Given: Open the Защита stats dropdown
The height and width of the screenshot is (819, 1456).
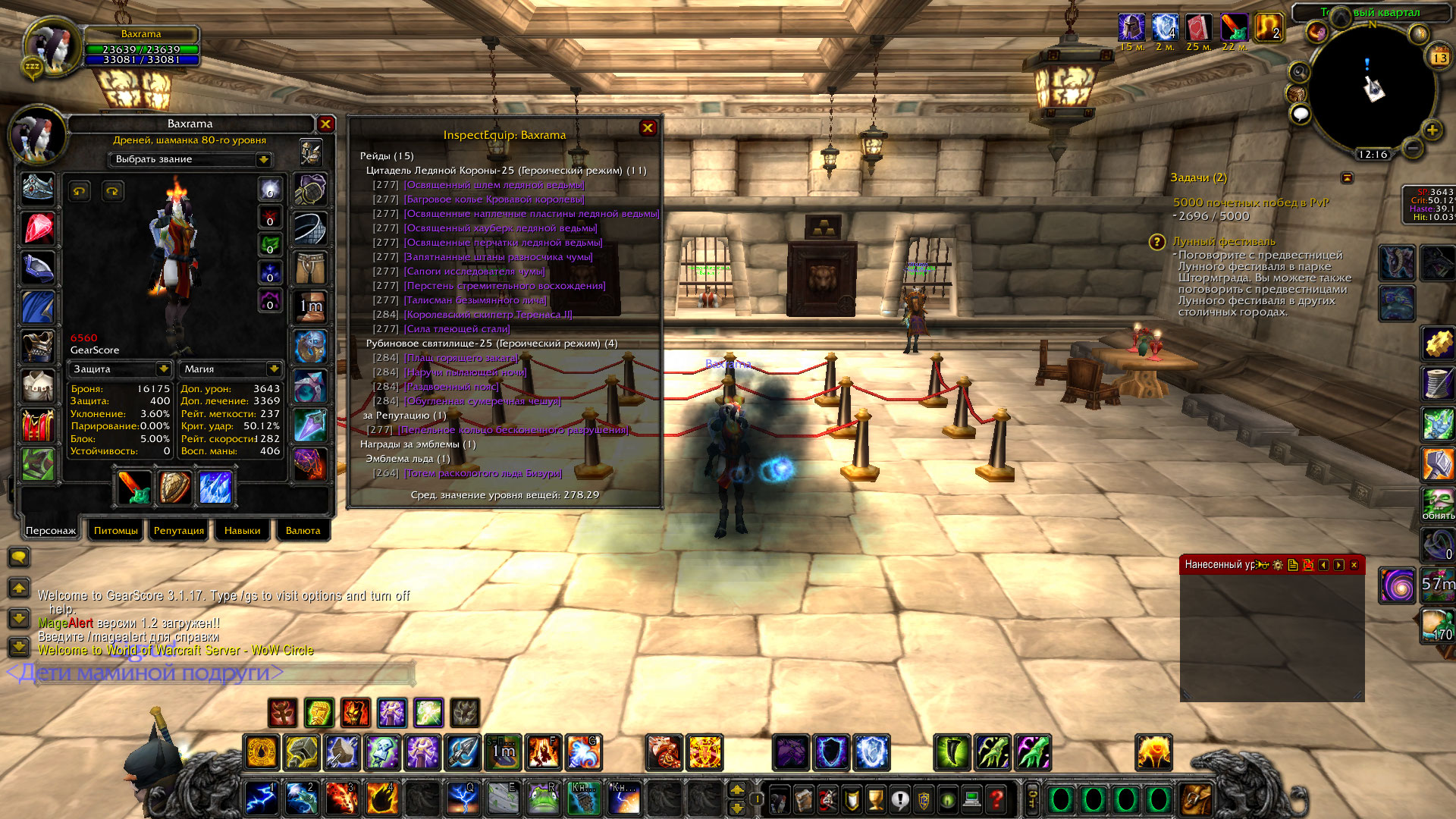Looking at the screenshot, I should (163, 369).
